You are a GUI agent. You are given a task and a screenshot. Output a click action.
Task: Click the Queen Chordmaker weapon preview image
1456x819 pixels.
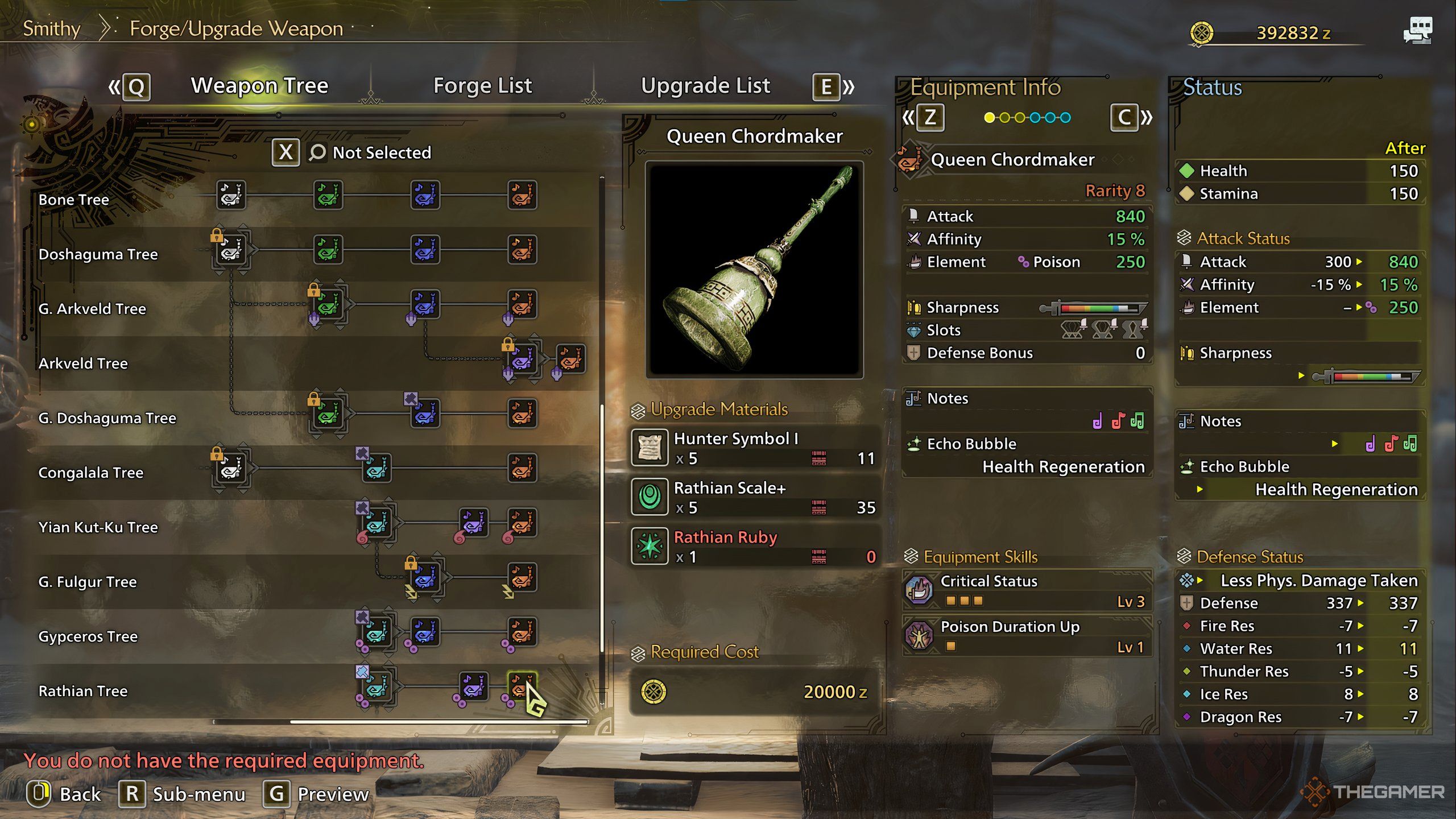coord(754,270)
